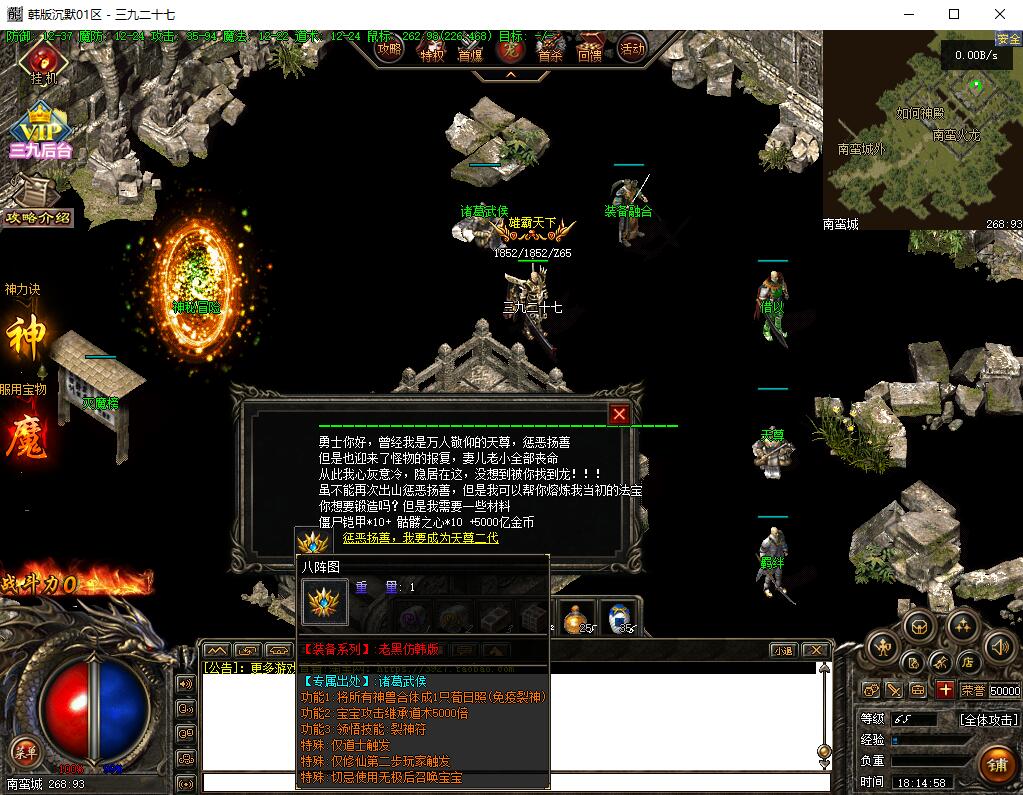1023x795 pixels.
Task: Collapse the top menu with the arrow
Action: pos(510,75)
